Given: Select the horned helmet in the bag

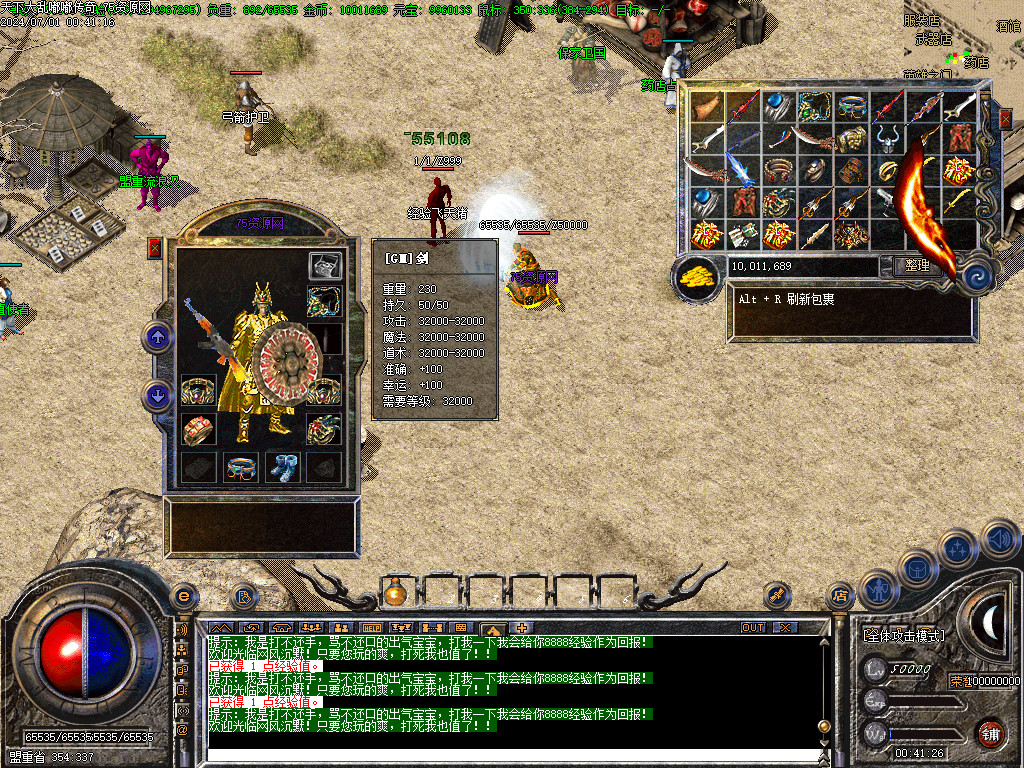Looking at the screenshot, I should click(887, 138).
